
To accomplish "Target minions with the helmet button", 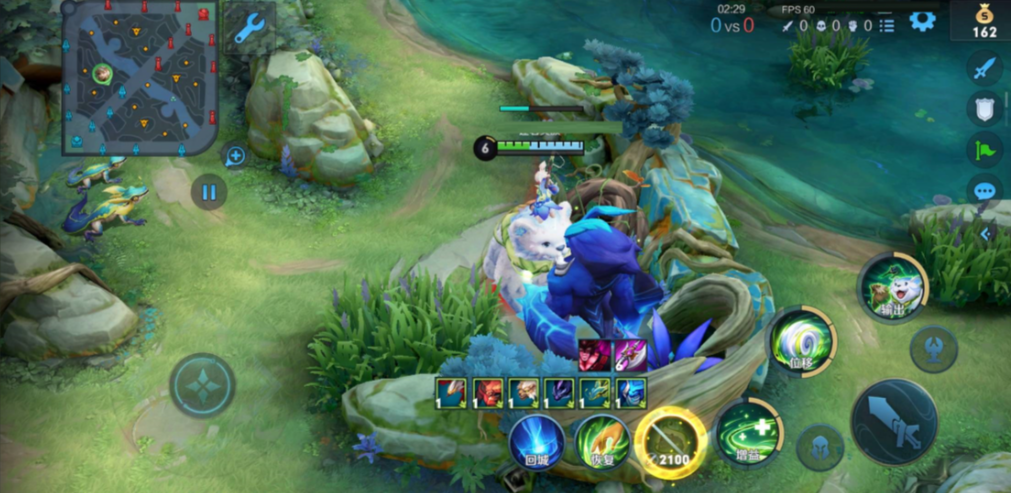I will tap(820, 447).
